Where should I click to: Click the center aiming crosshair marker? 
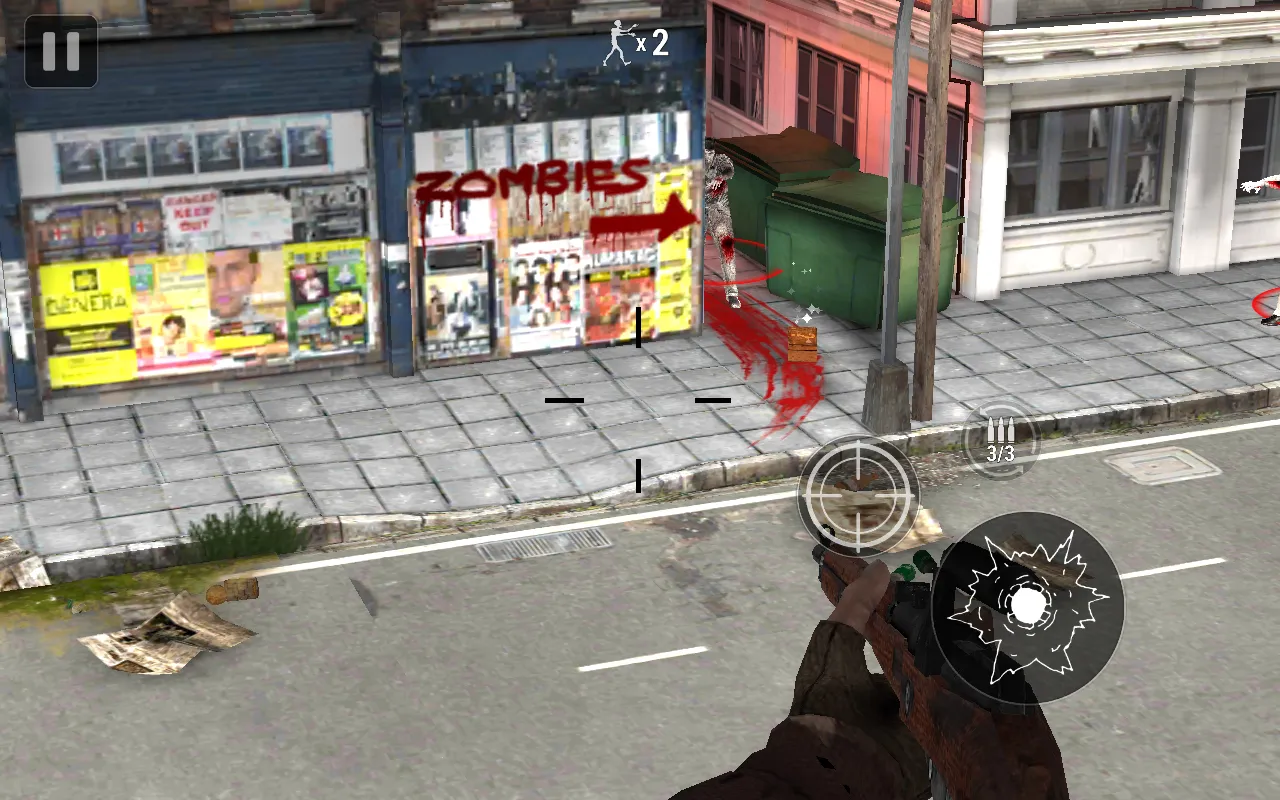(637, 400)
